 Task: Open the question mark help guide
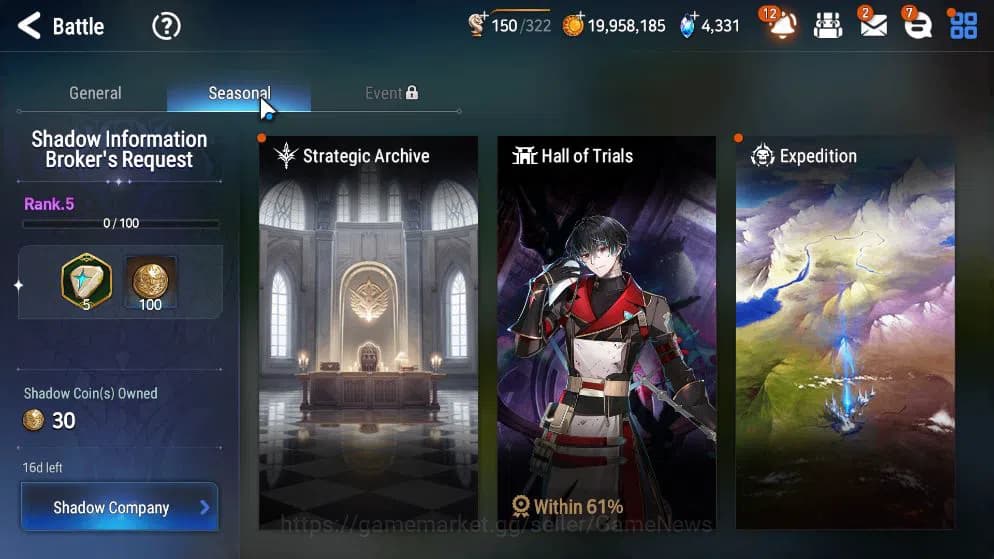tap(166, 26)
